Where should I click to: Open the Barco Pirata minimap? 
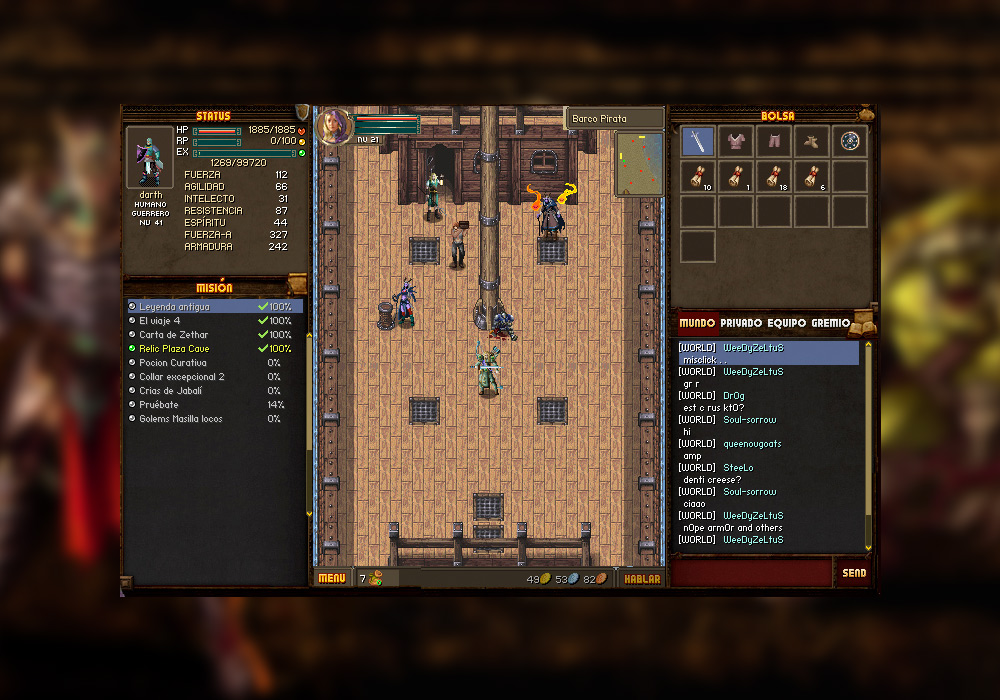[638, 164]
